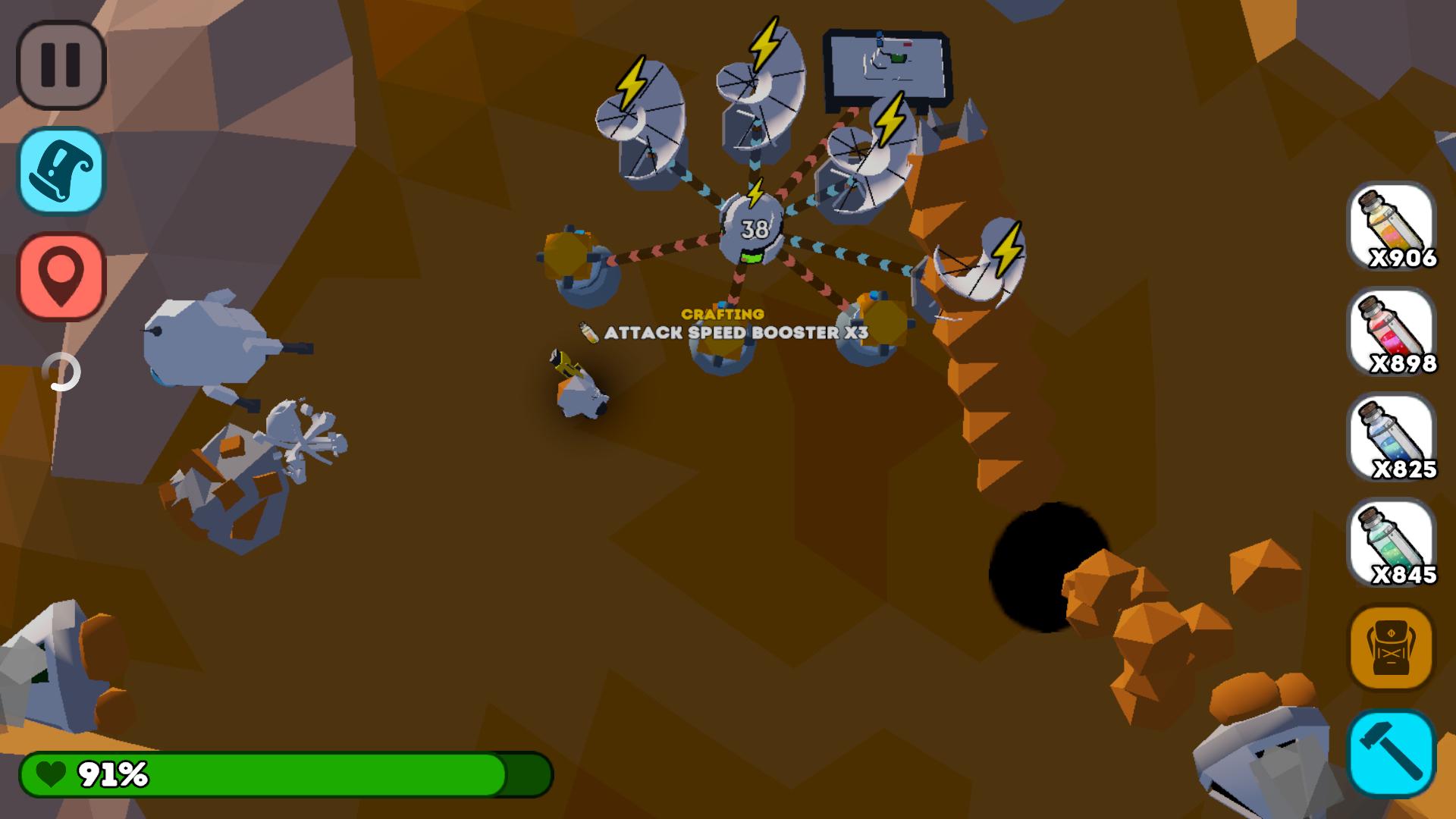Screen dimensions: 1456x819
Task: Open the map location marker
Action: click(61, 275)
